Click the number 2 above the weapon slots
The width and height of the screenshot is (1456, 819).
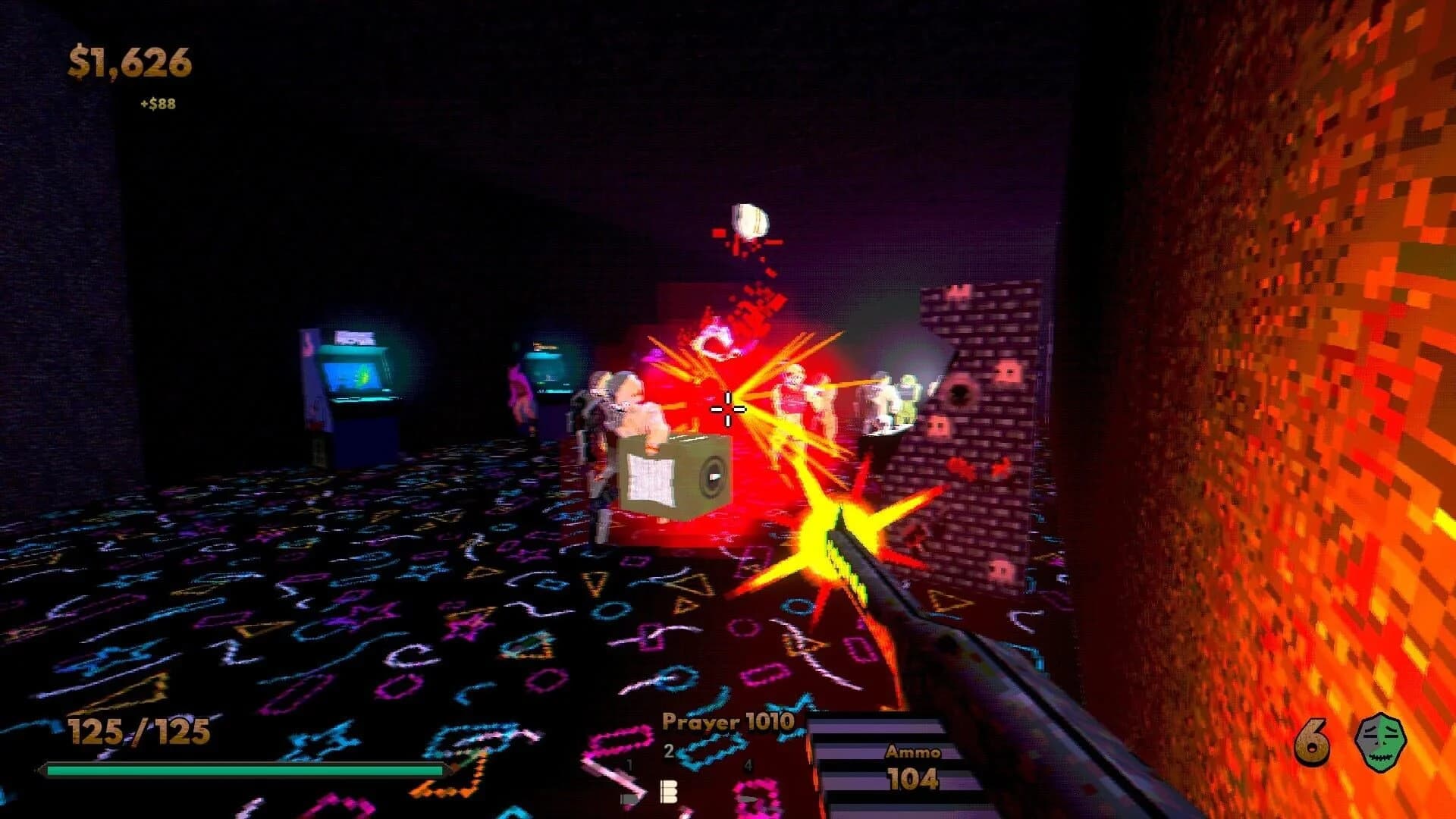tap(669, 751)
